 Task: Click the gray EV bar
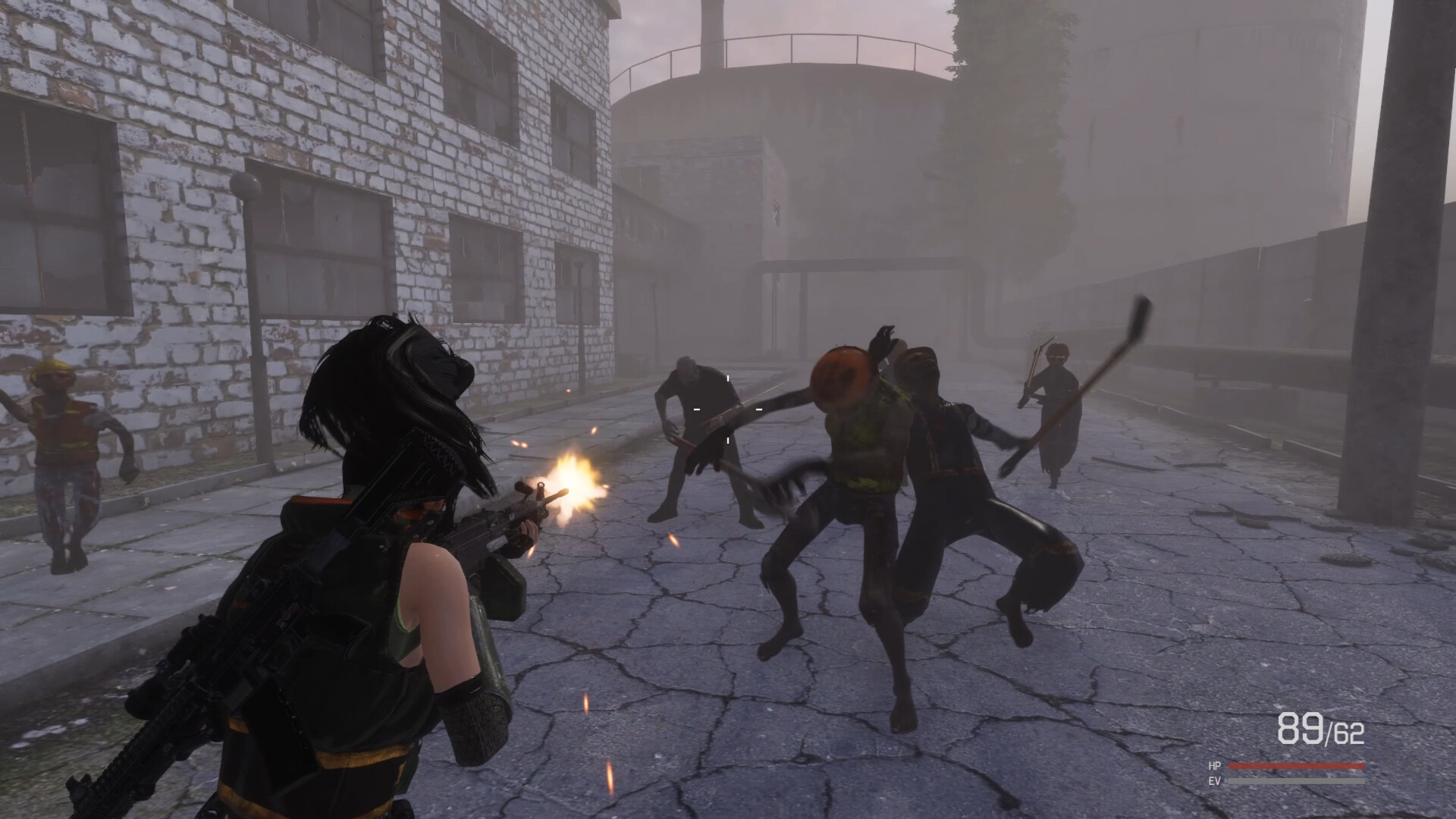[x=1297, y=780]
